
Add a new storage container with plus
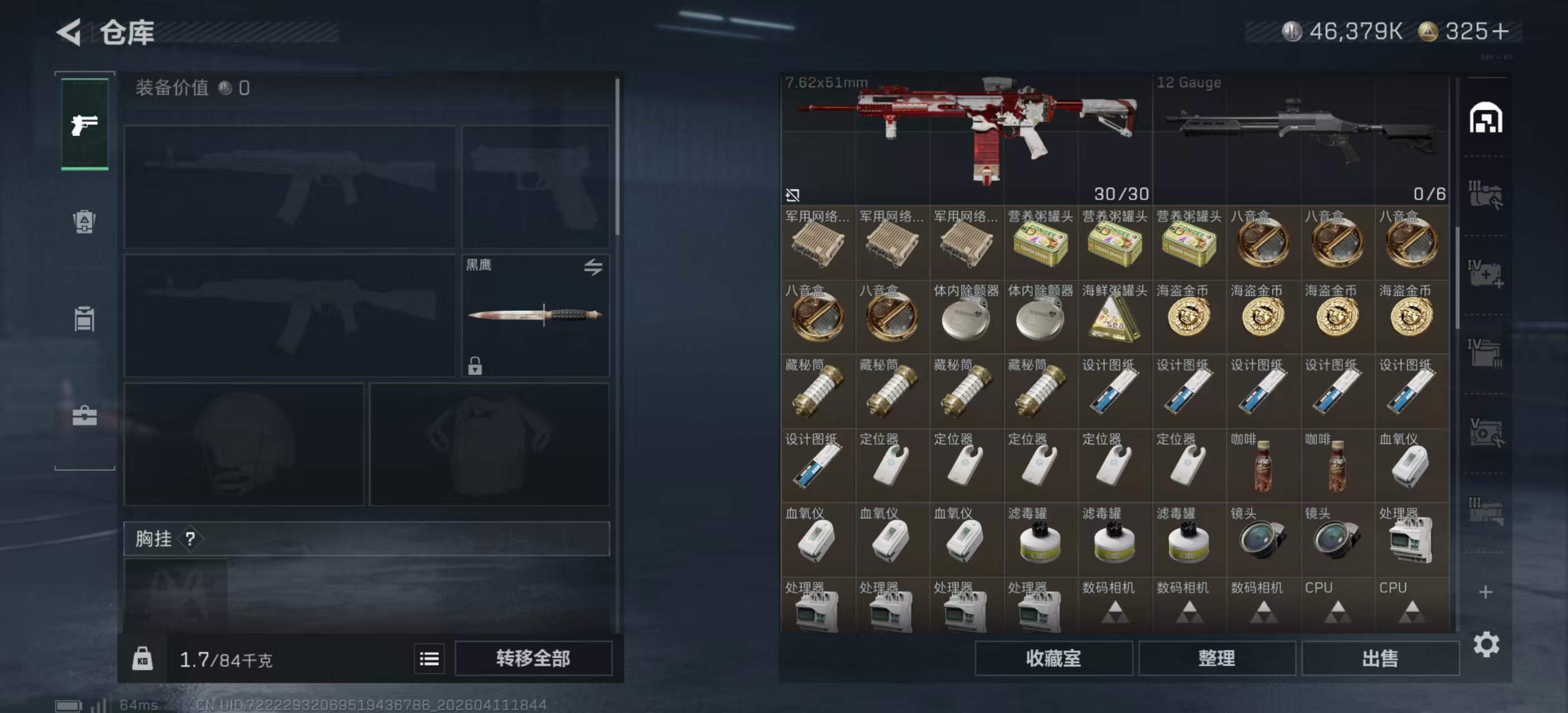pos(1485,592)
